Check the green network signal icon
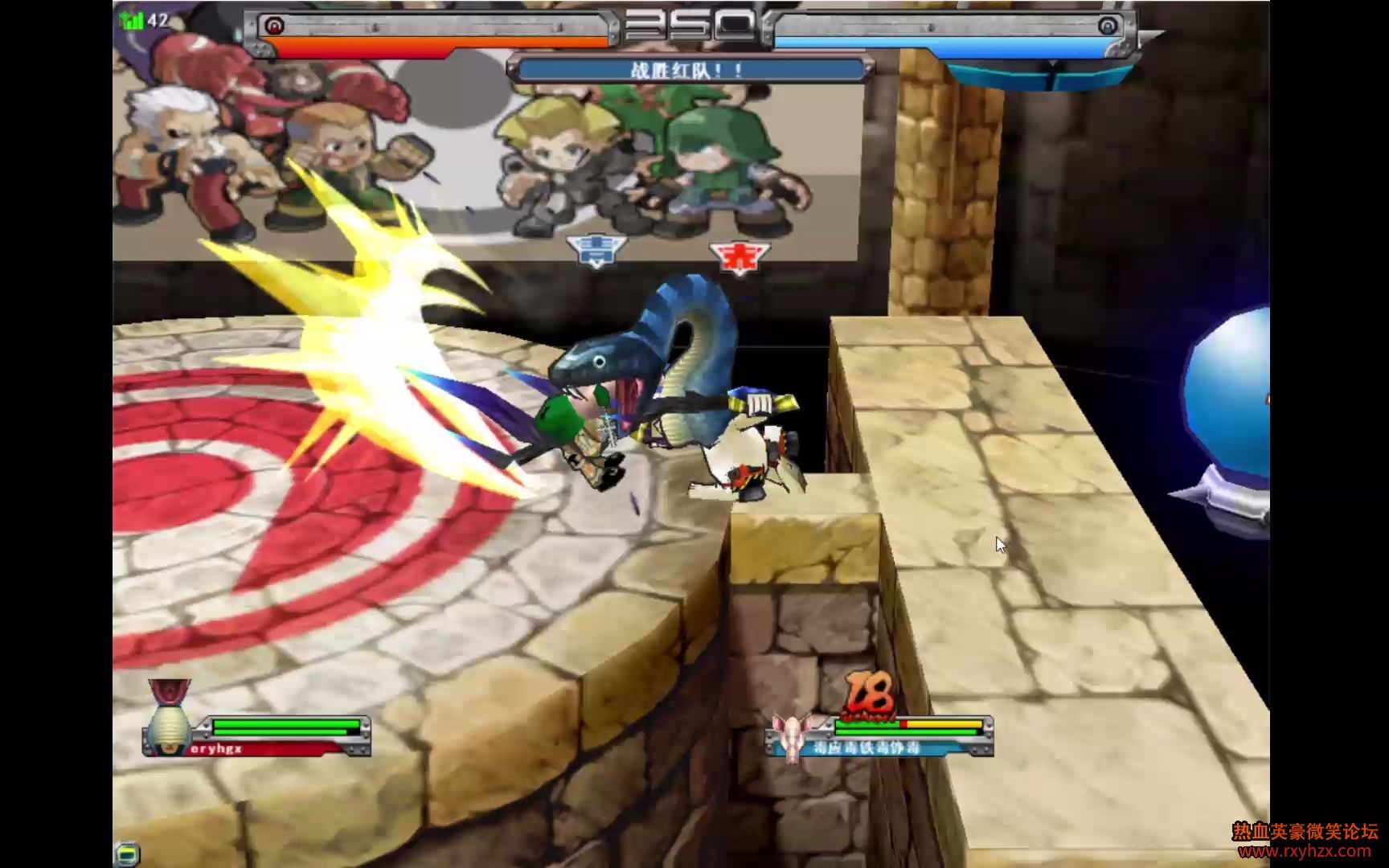This screenshot has width=1389, height=868. (x=131, y=20)
